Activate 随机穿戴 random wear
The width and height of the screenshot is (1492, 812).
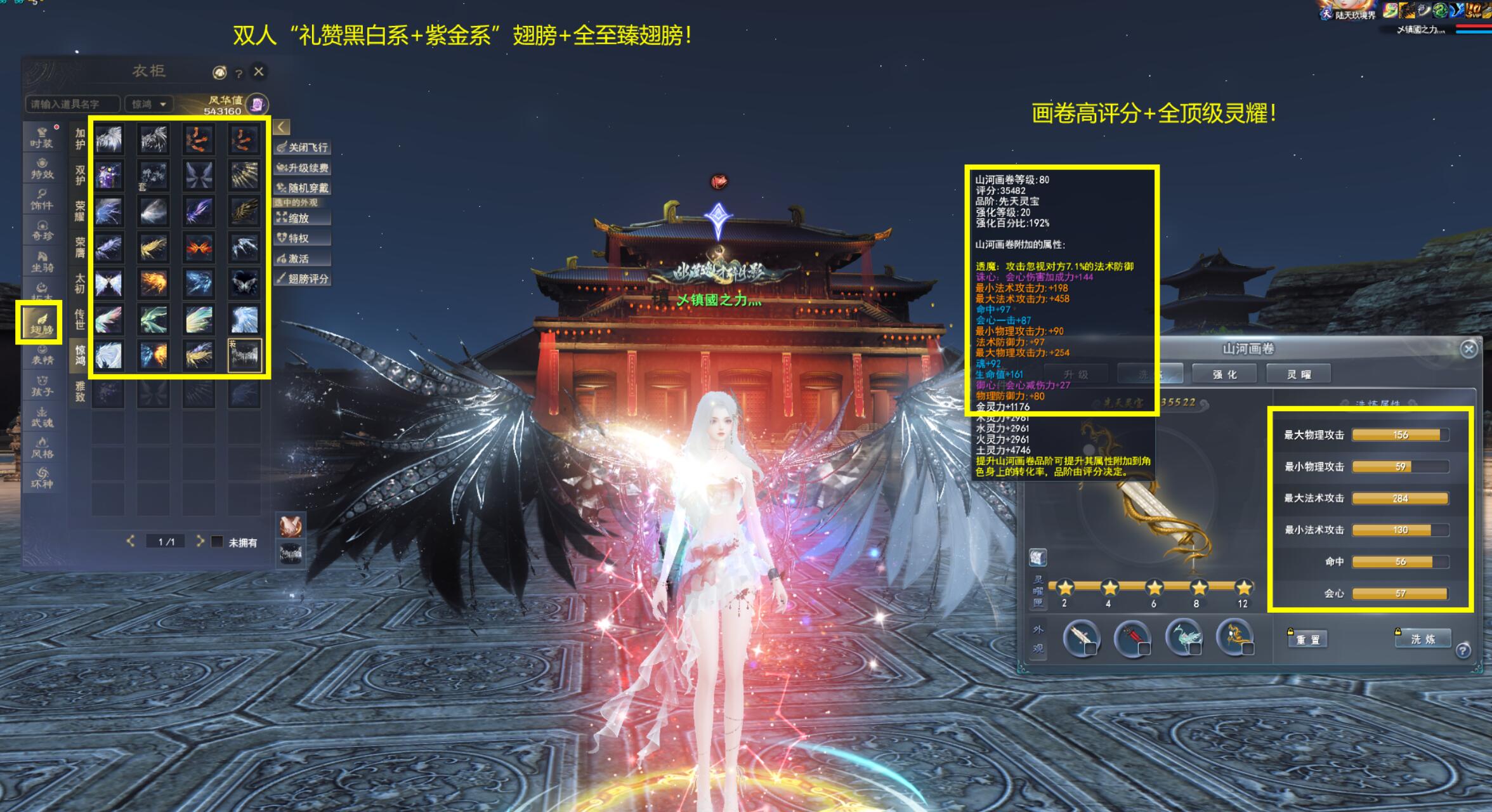303,188
